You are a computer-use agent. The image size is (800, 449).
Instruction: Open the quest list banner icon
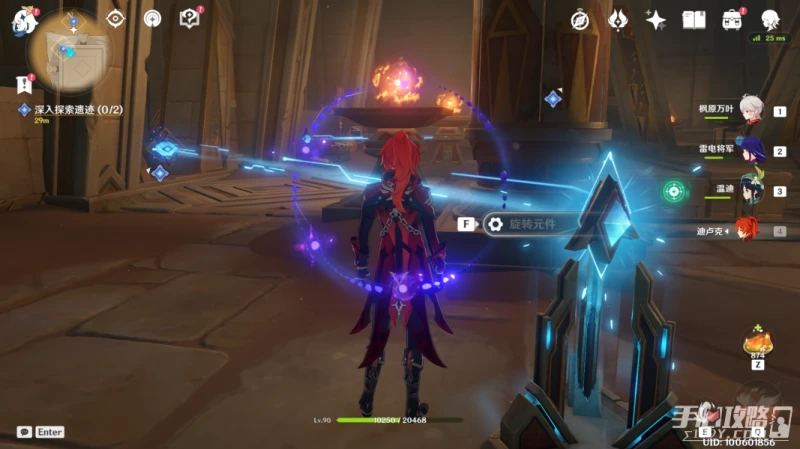(x=24, y=84)
